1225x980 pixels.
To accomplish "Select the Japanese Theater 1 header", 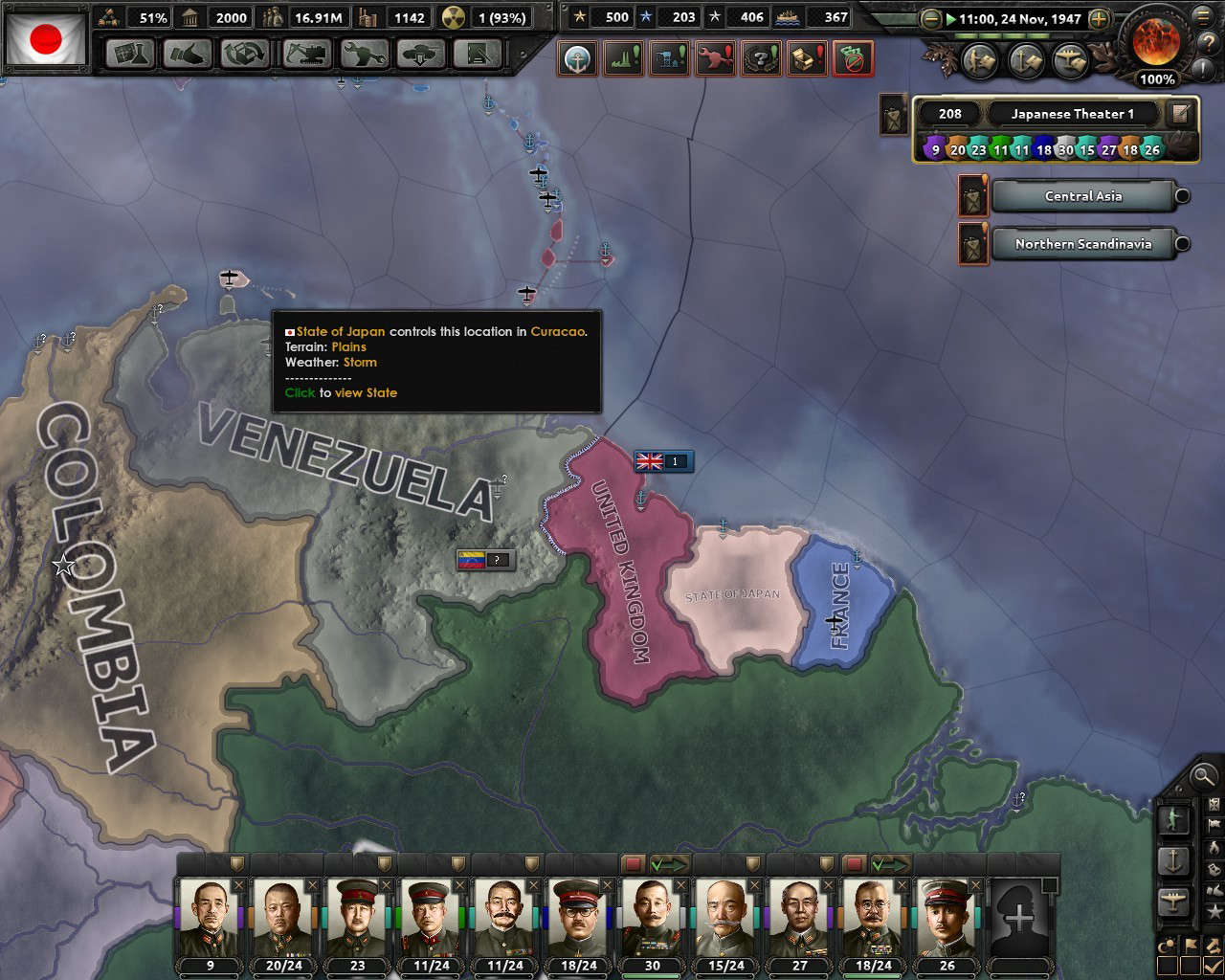I will click(1072, 113).
